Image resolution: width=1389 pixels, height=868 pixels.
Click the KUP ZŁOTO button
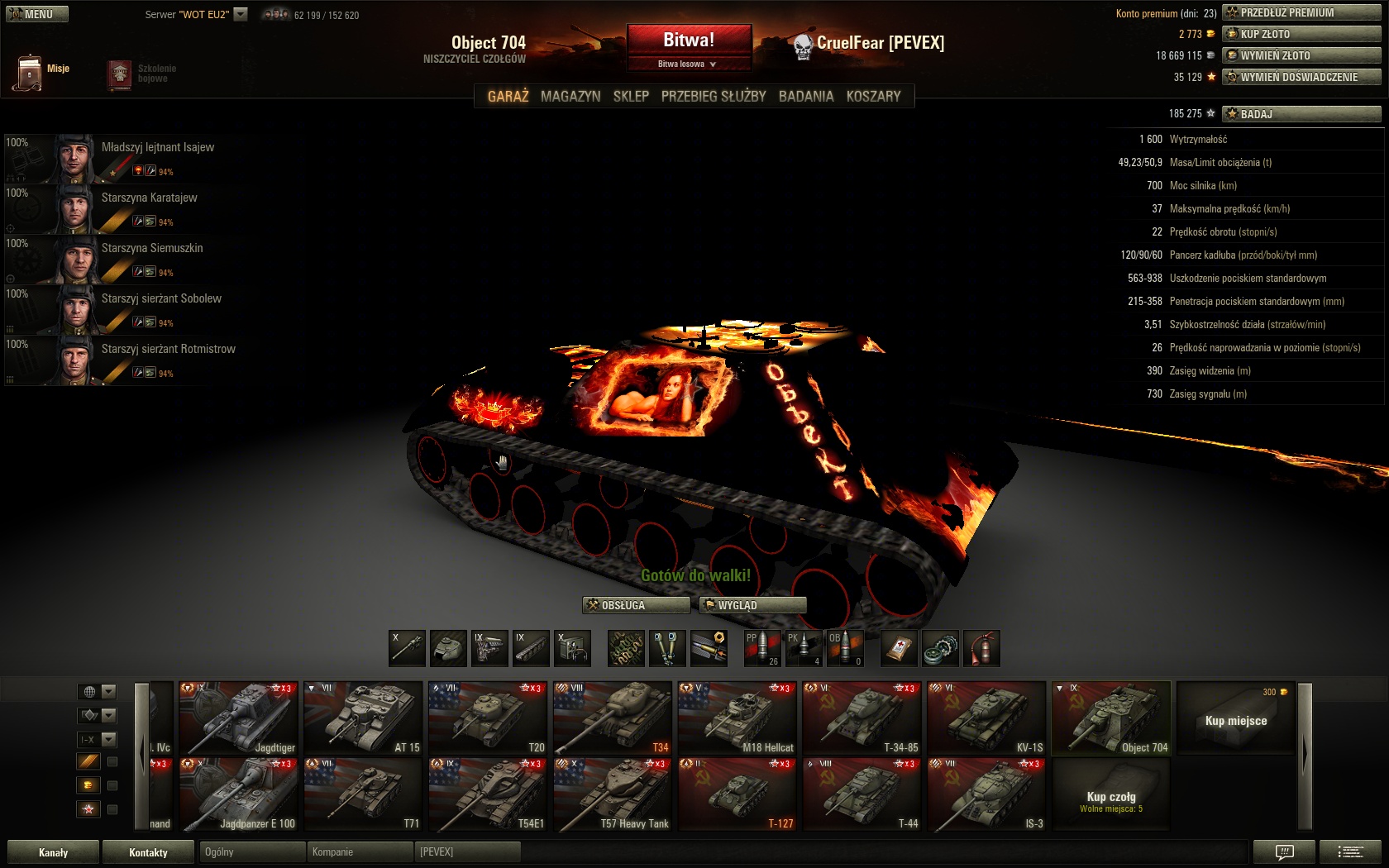1301,34
